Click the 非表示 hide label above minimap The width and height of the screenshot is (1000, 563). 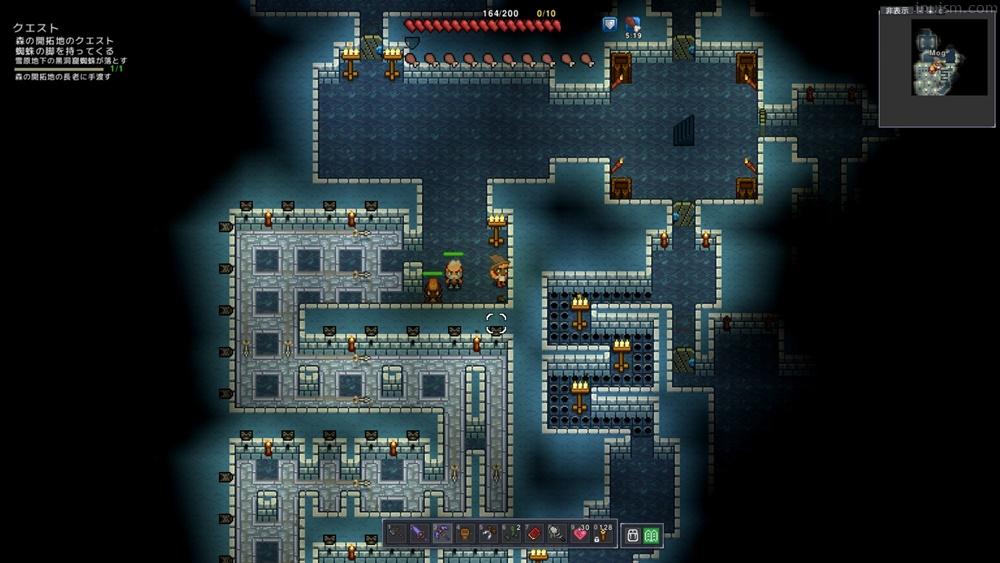(x=897, y=11)
